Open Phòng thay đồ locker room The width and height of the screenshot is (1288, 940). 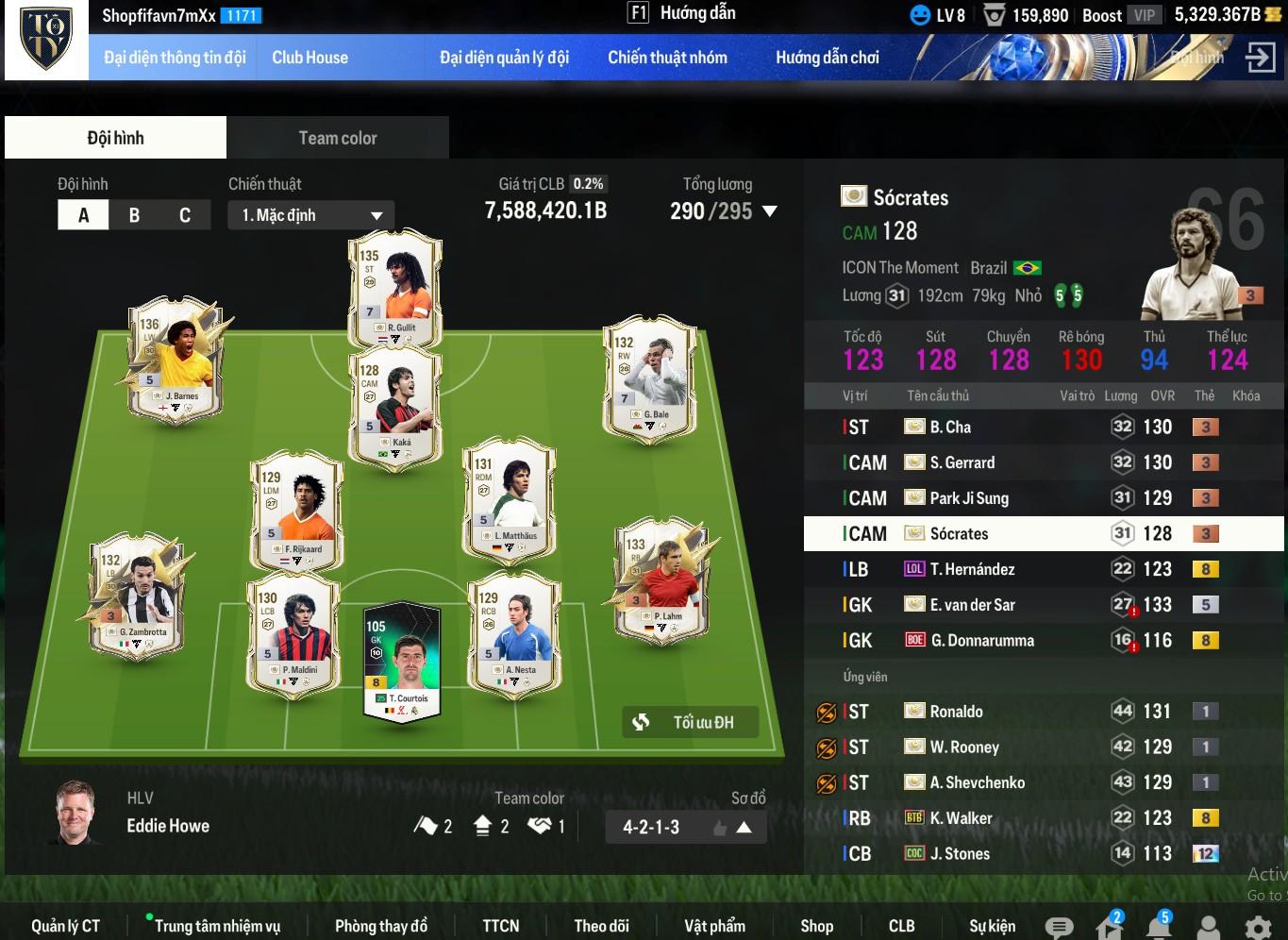click(381, 926)
